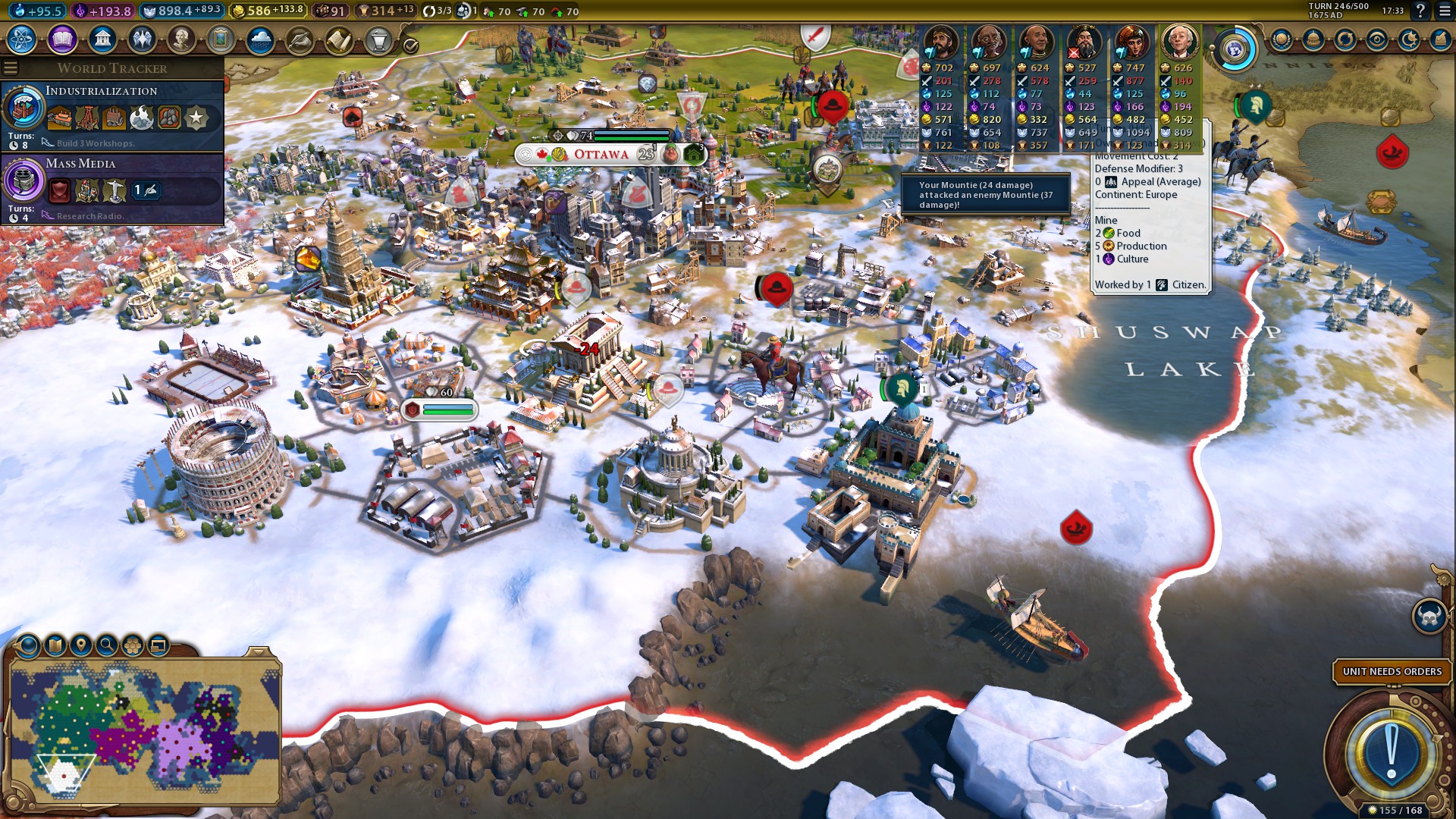The width and height of the screenshot is (1456, 819).
Task: Open the minimap map pin tool
Action: (x=80, y=645)
